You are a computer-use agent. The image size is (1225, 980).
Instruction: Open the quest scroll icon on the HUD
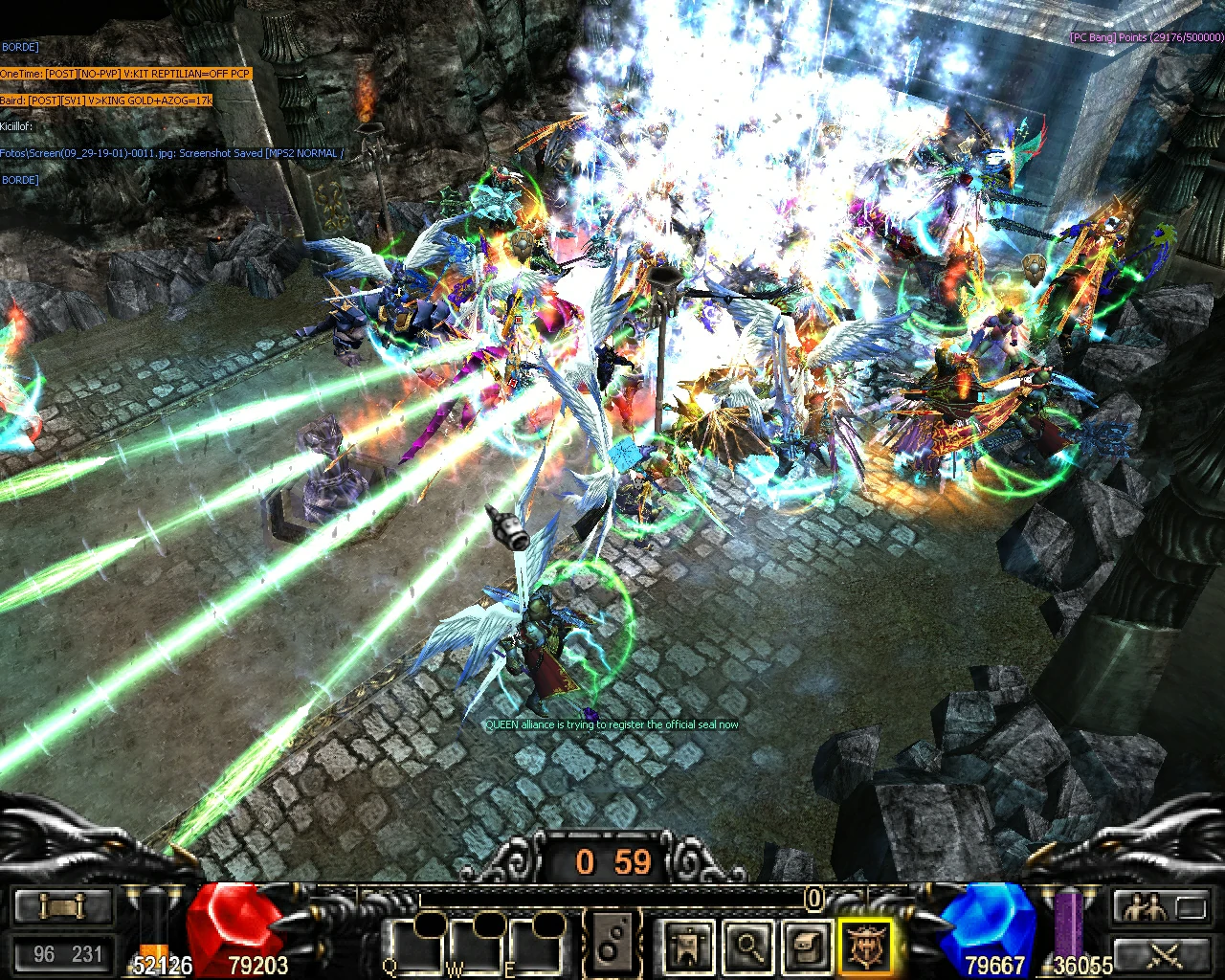(x=62, y=907)
